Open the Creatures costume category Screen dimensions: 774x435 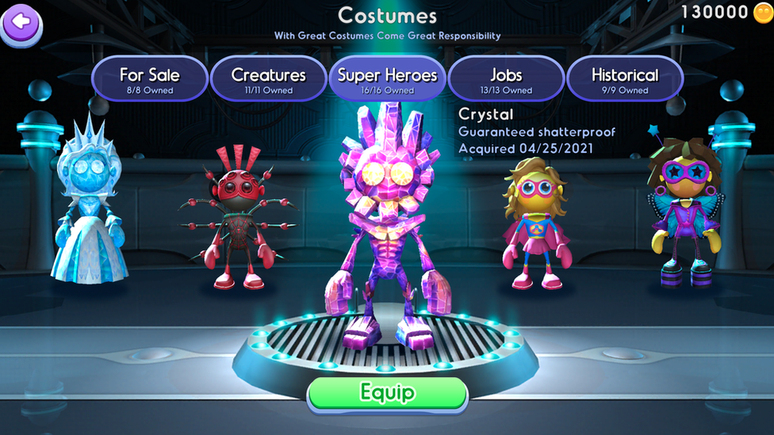267,80
